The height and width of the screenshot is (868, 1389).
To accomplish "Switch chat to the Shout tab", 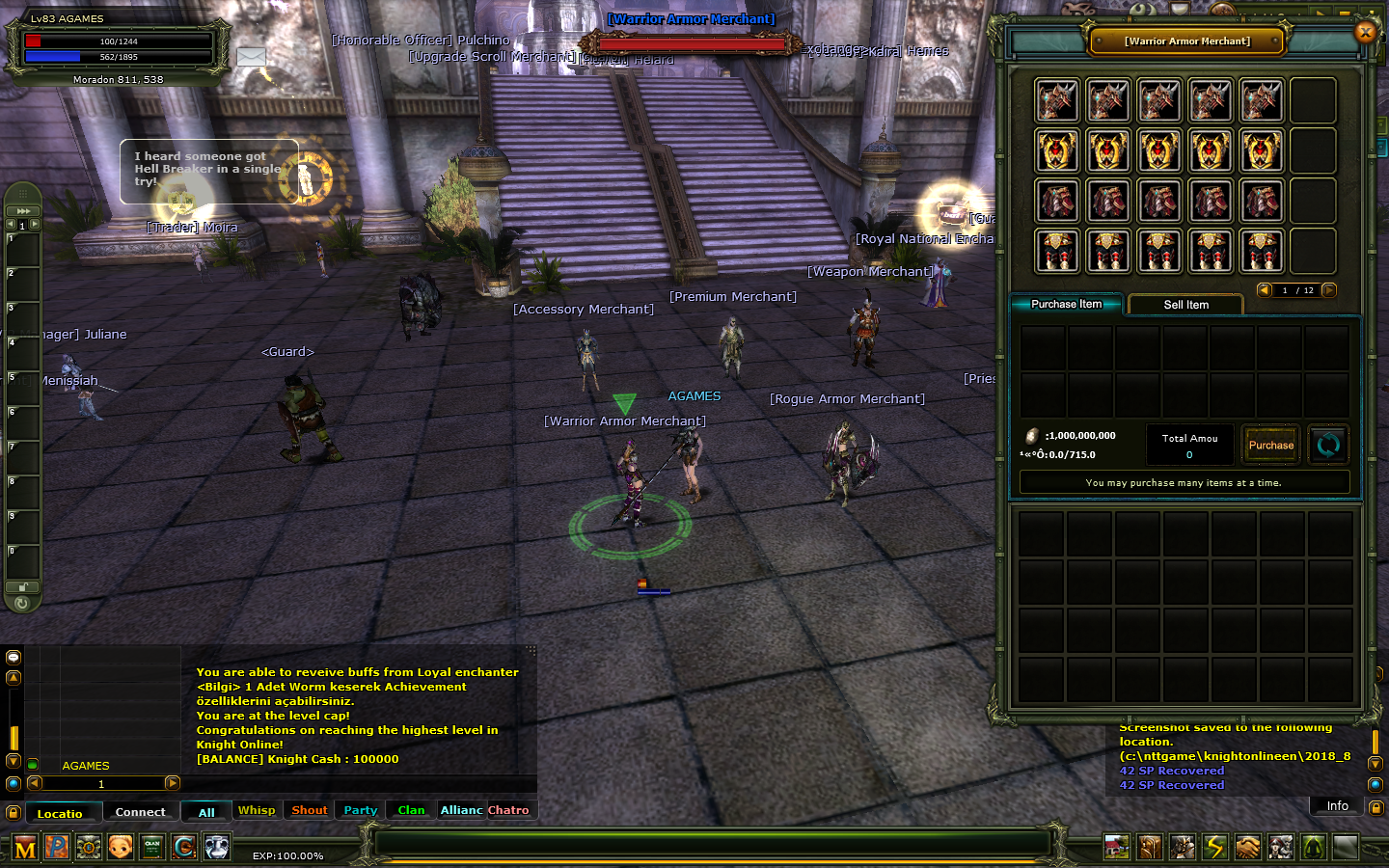I will [x=310, y=810].
